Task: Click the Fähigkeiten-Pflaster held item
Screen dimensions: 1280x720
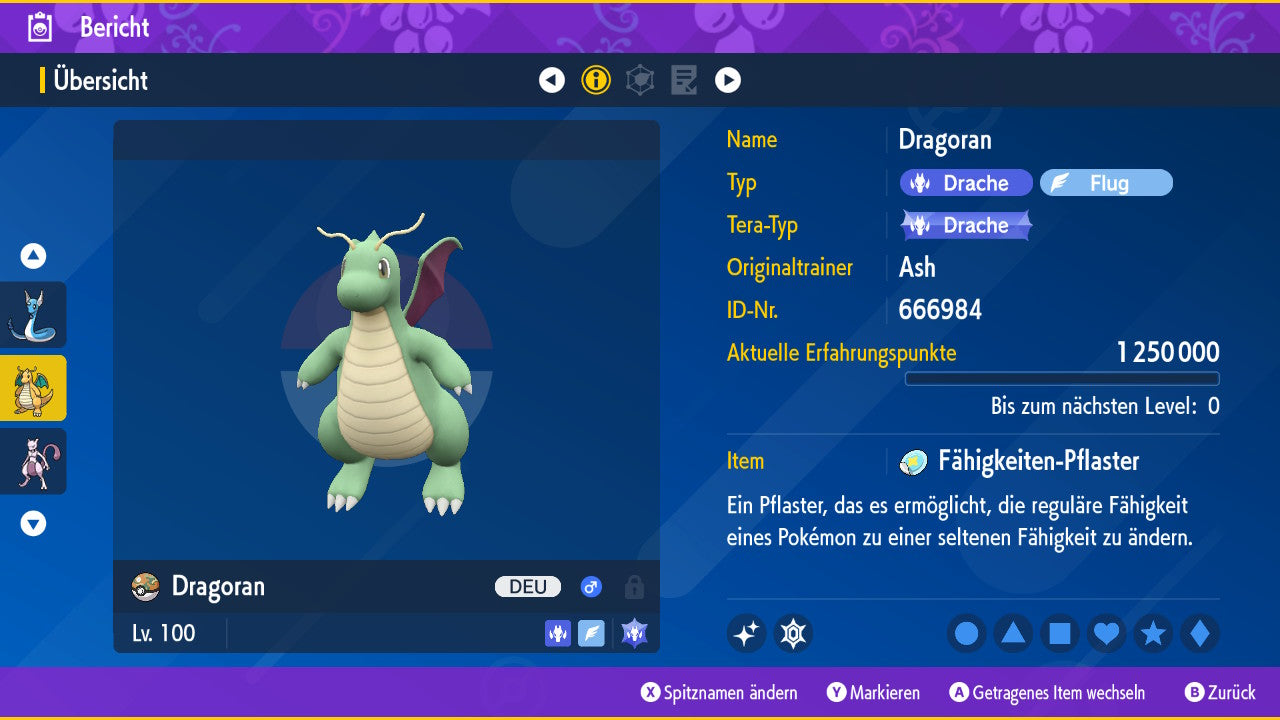Action: 1037,461
